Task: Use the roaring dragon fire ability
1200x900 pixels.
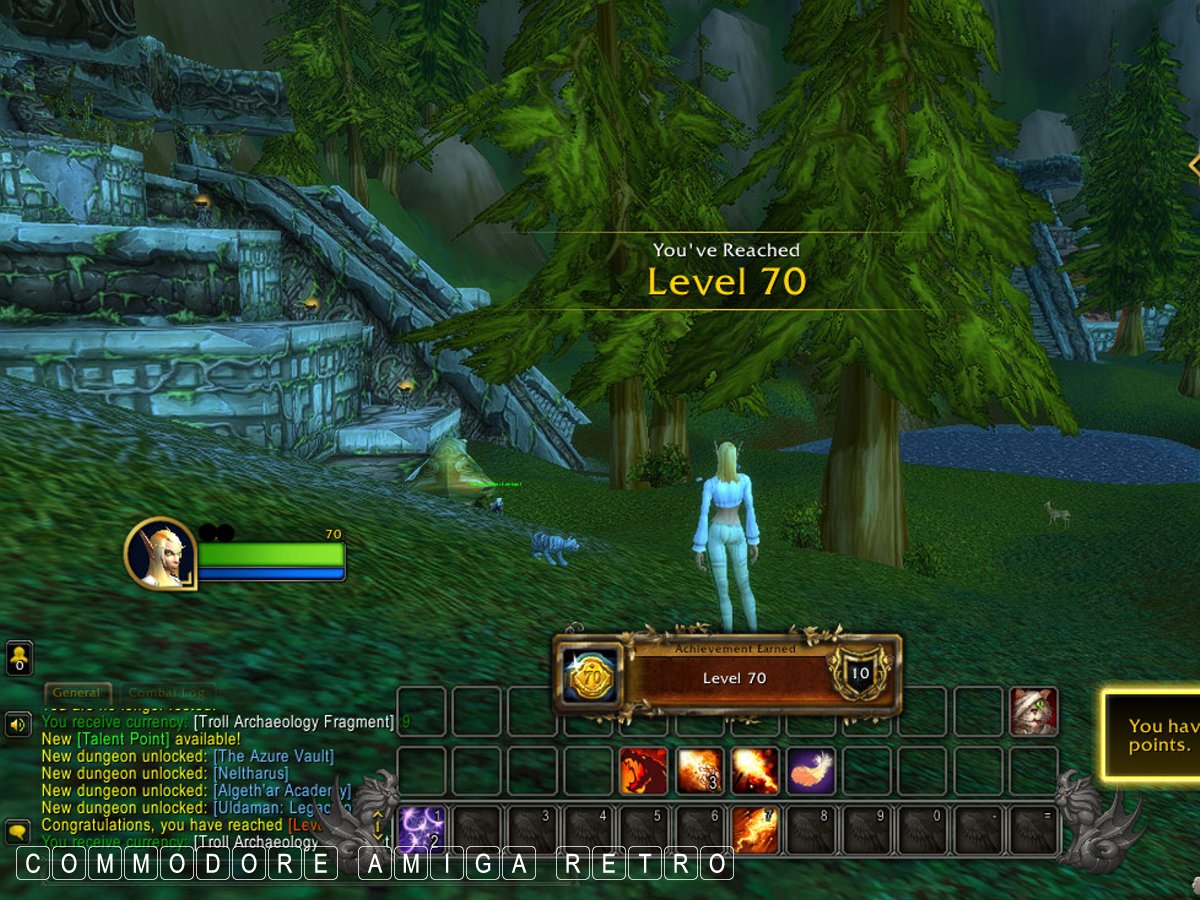Action: 644,771
